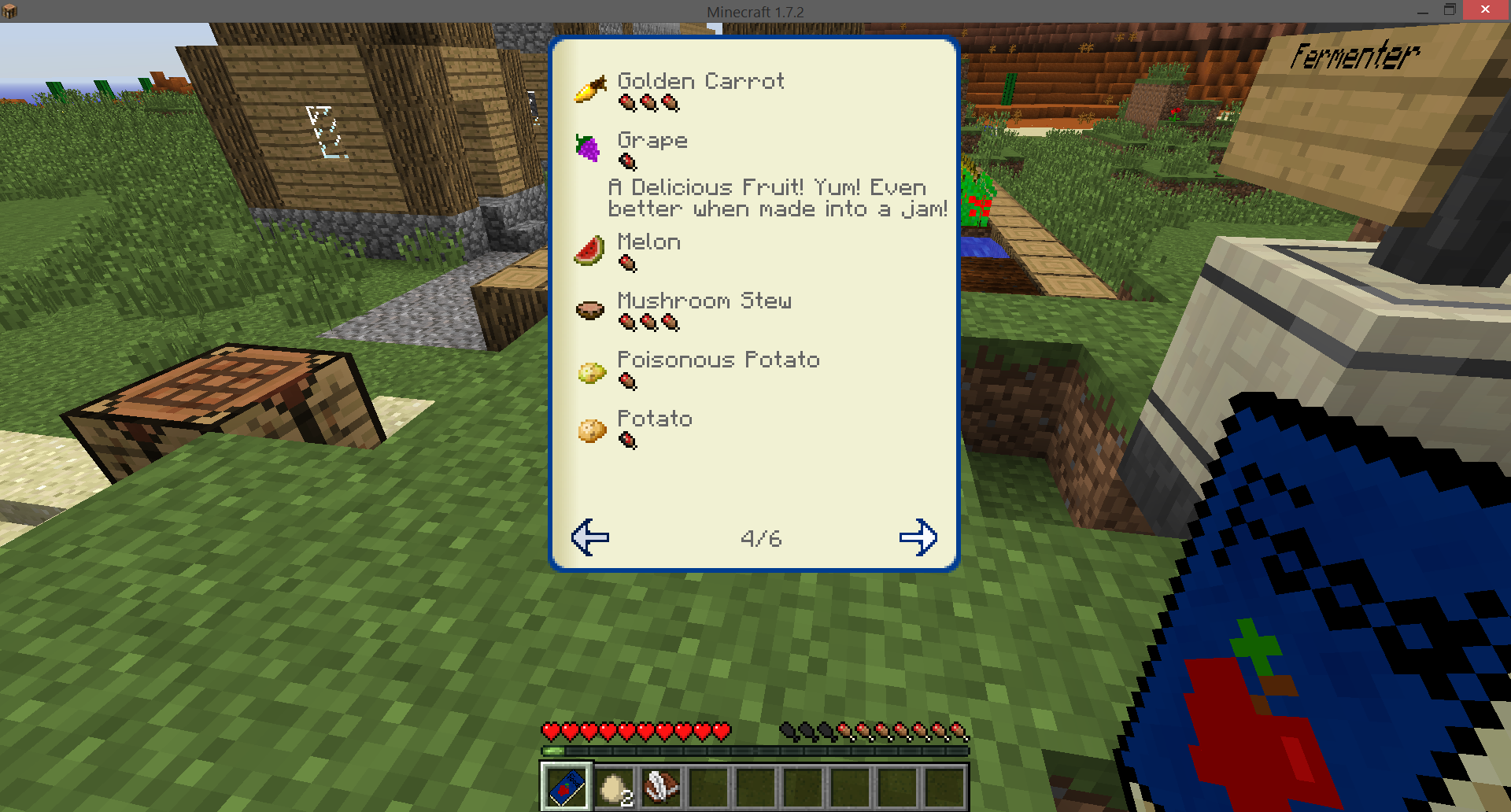
Task: Select the Grape food entry
Action: 652,141
